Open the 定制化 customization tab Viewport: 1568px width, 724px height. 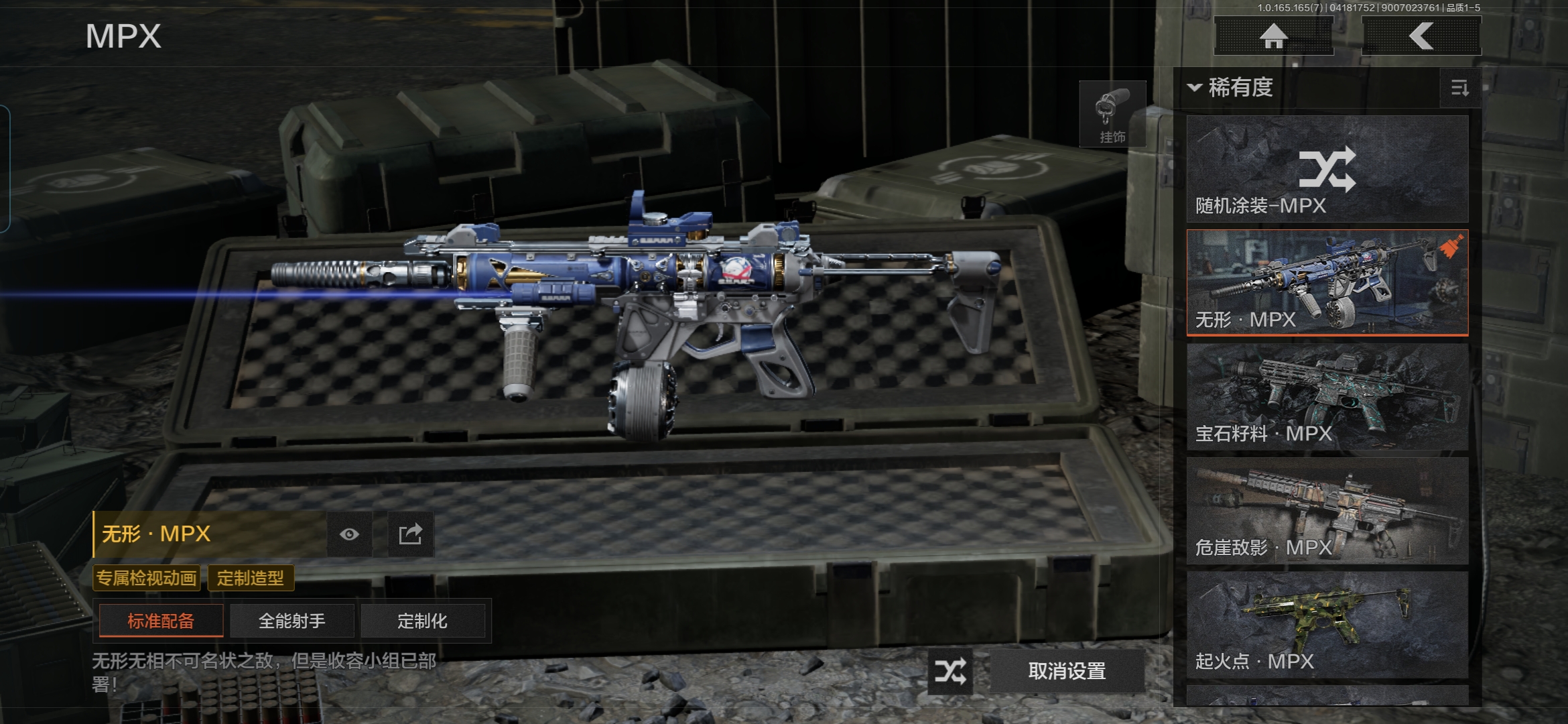coord(422,621)
